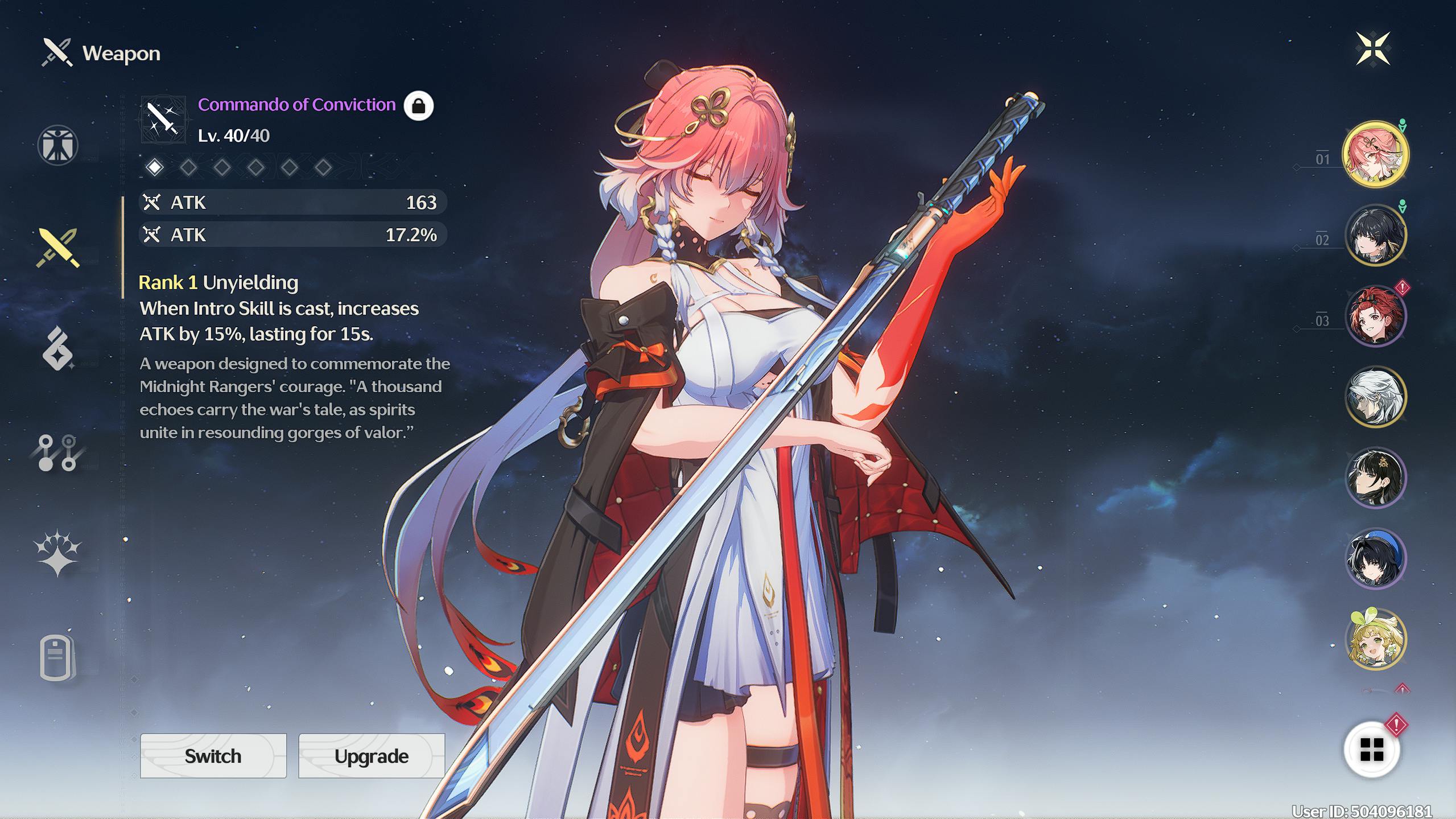Choose the red-haired character portrait
The height and width of the screenshot is (819, 1456).
[x=1375, y=316]
